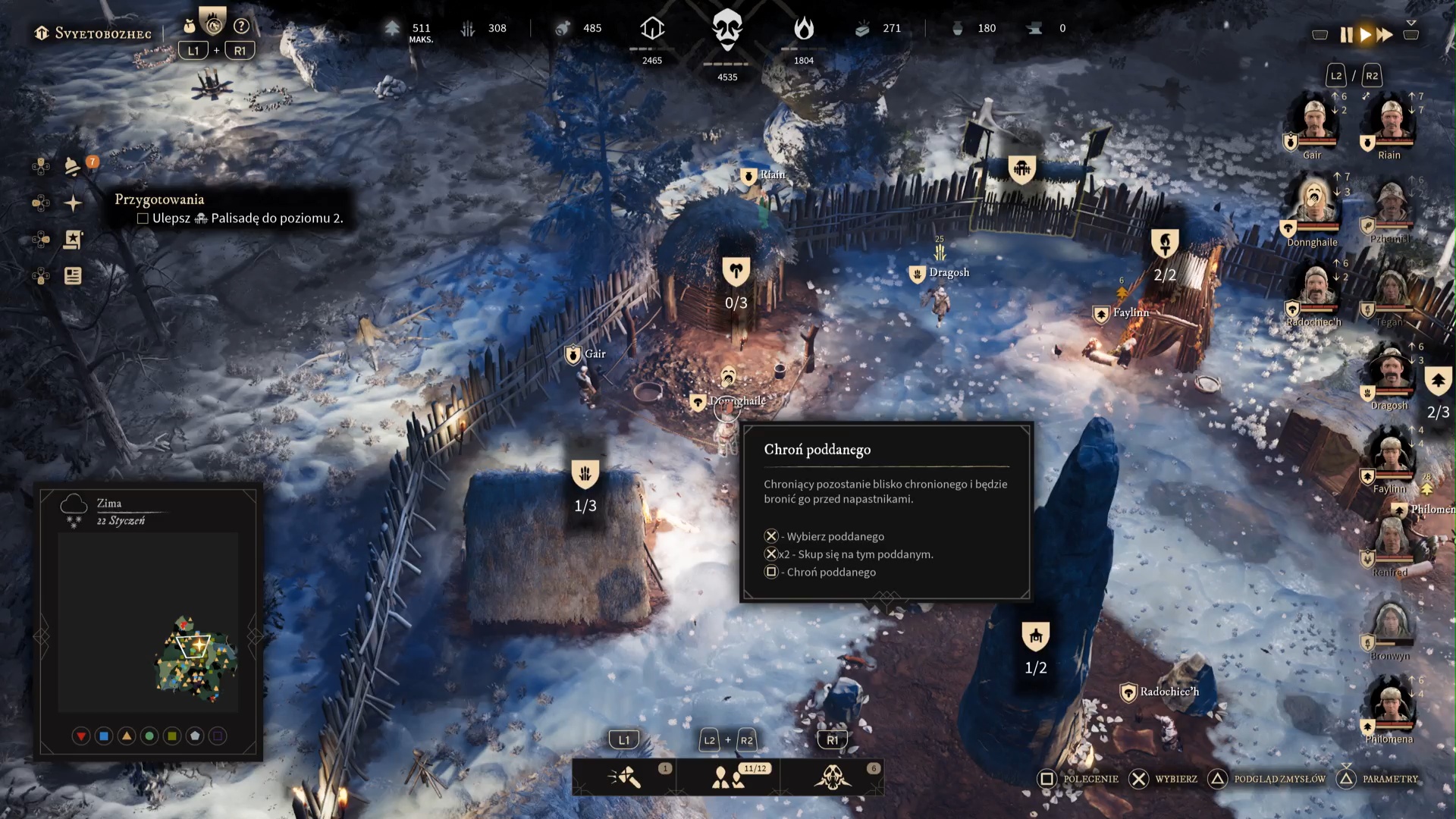Speed up time with the fast-forward button

tap(1385, 35)
